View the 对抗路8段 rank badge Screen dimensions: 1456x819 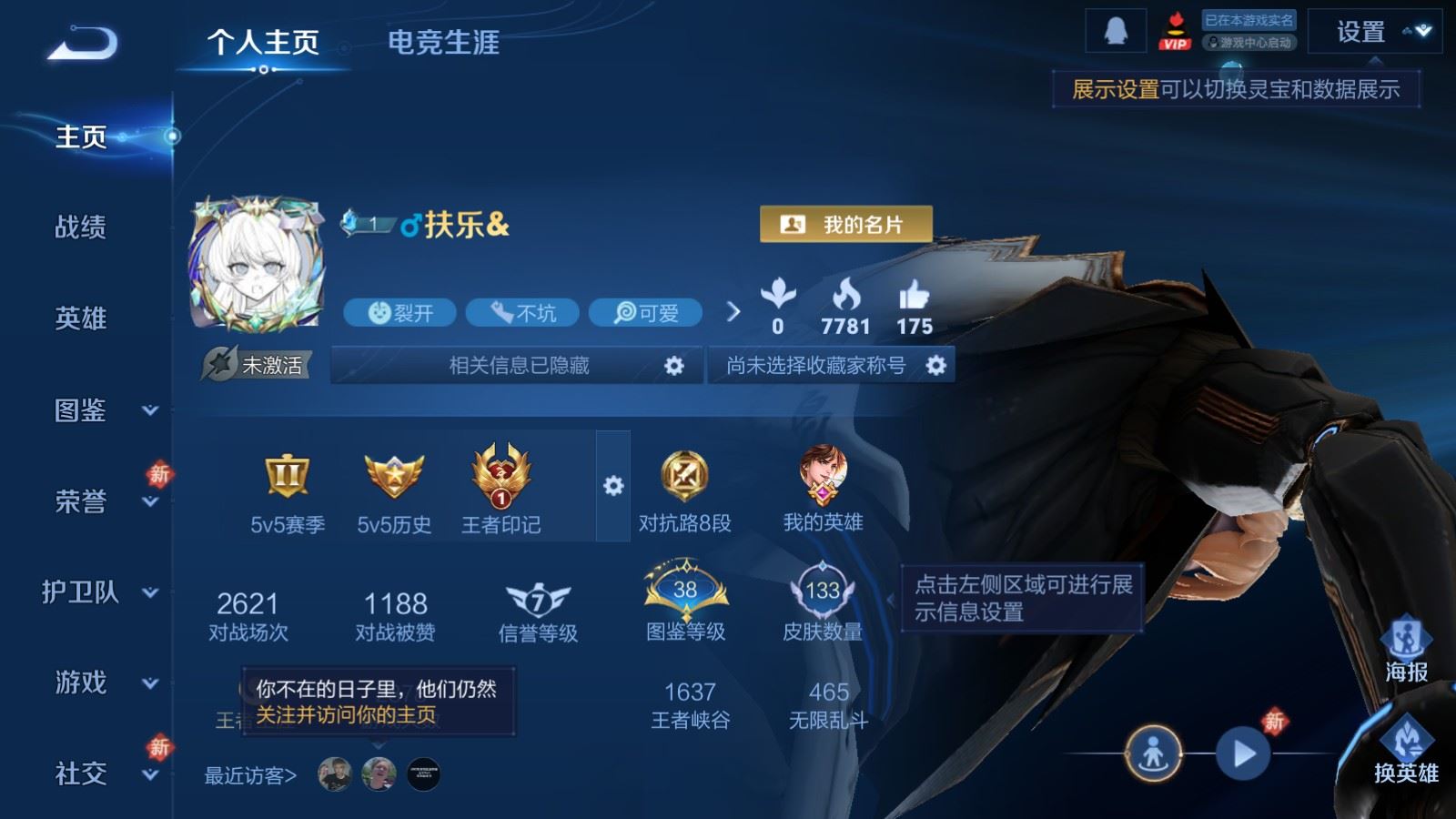pyautogui.click(x=684, y=473)
